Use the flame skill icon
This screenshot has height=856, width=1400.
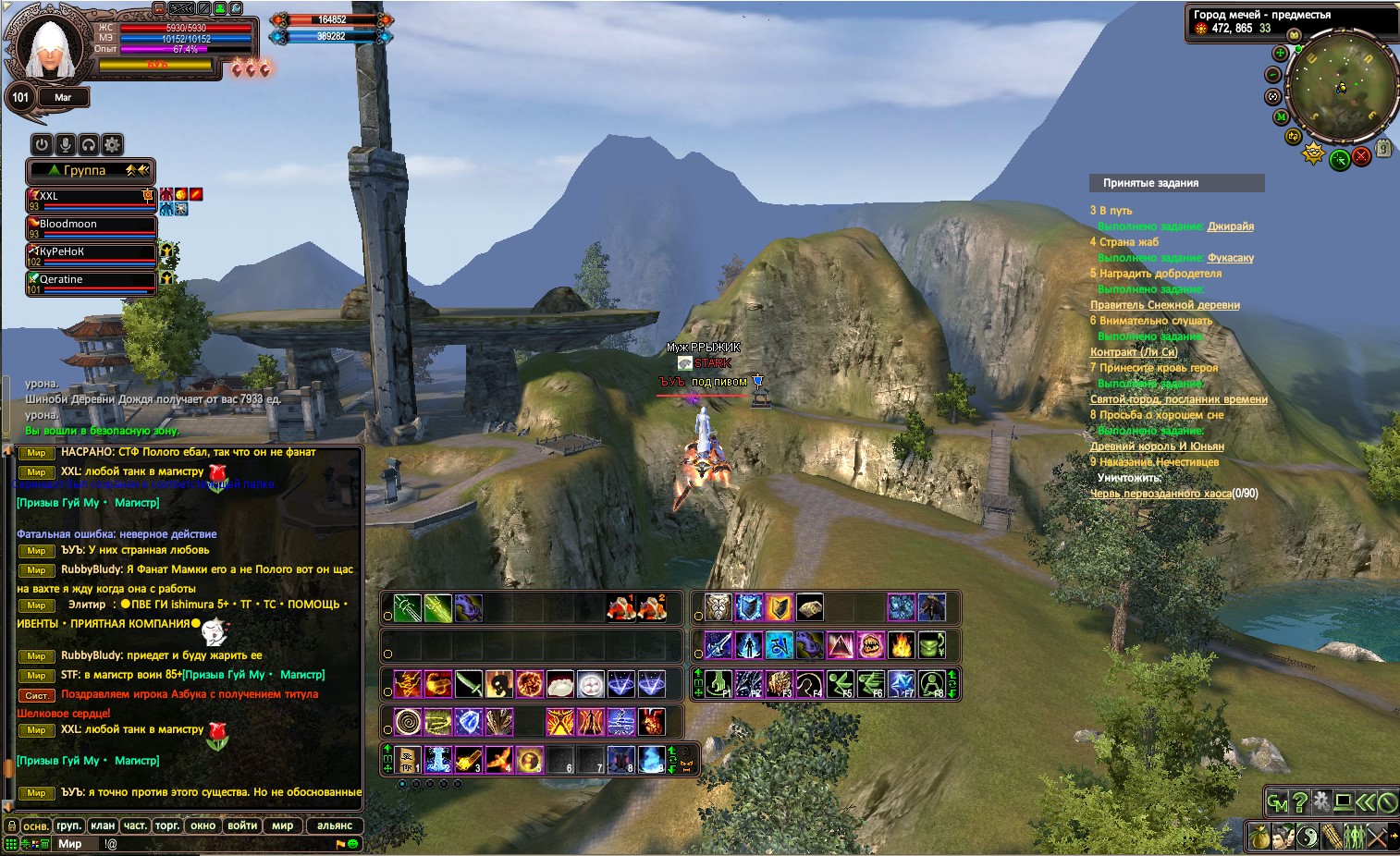(901, 644)
